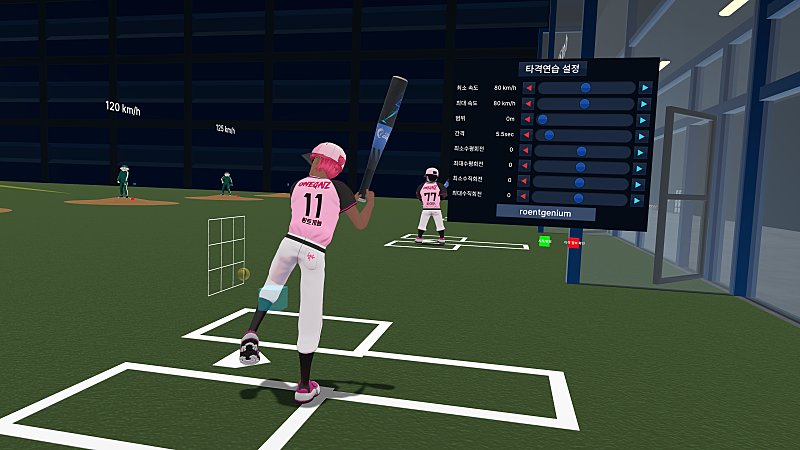Increase the 간격 interval with right arrow
800x450 pixels.
tap(645, 135)
